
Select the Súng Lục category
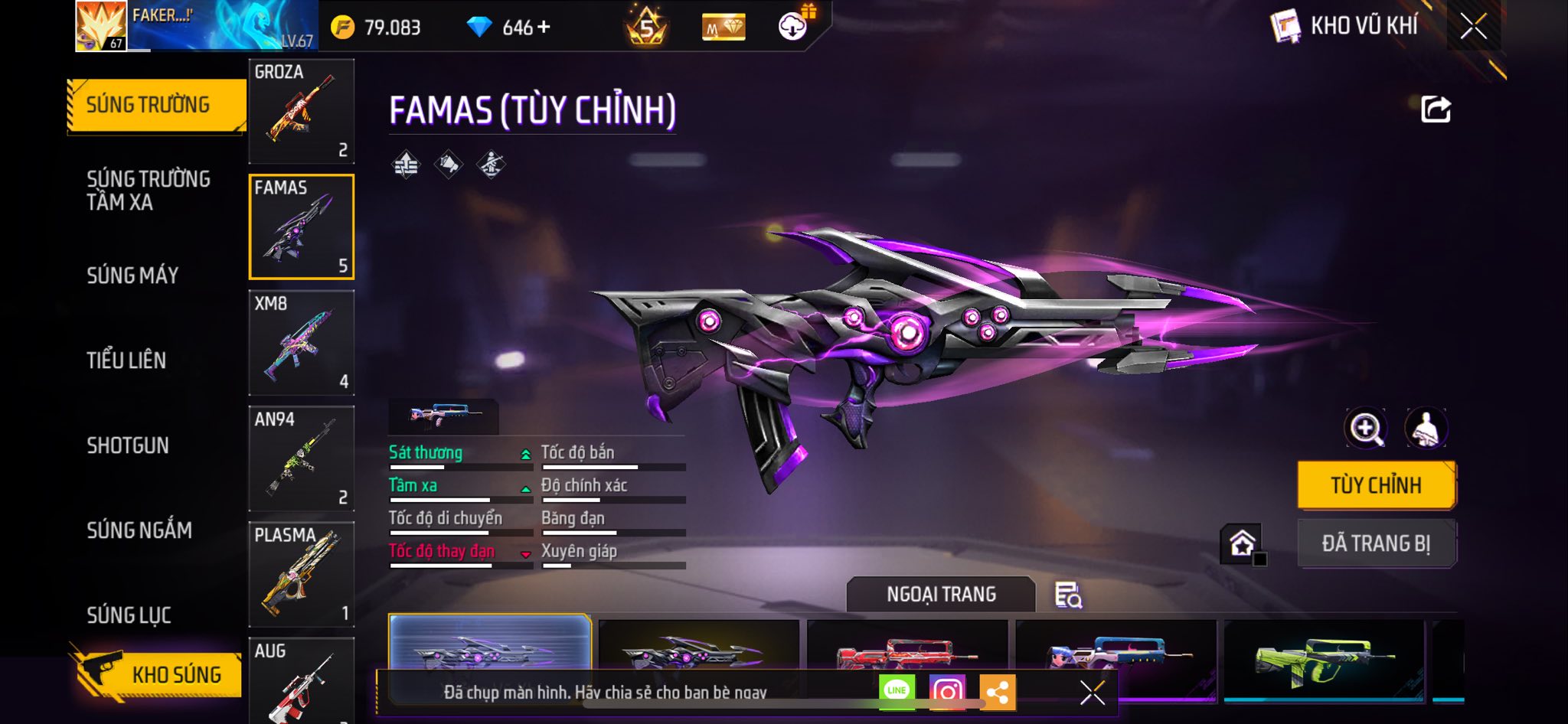click(x=129, y=615)
